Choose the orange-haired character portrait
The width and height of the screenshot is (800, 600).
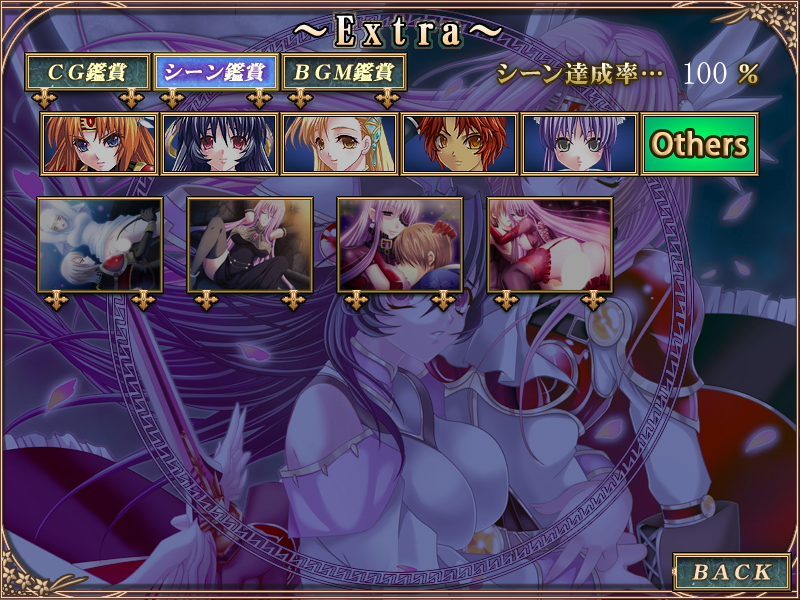pyautogui.click(x=99, y=144)
